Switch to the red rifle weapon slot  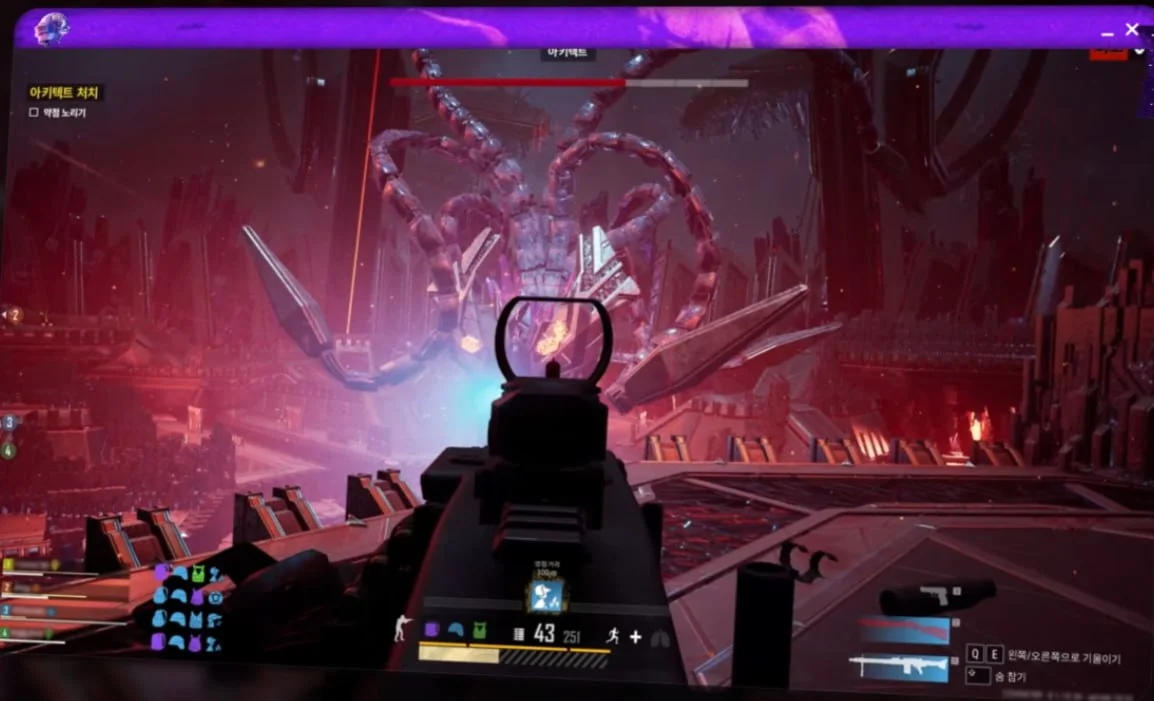pyautogui.click(x=904, y=630)
